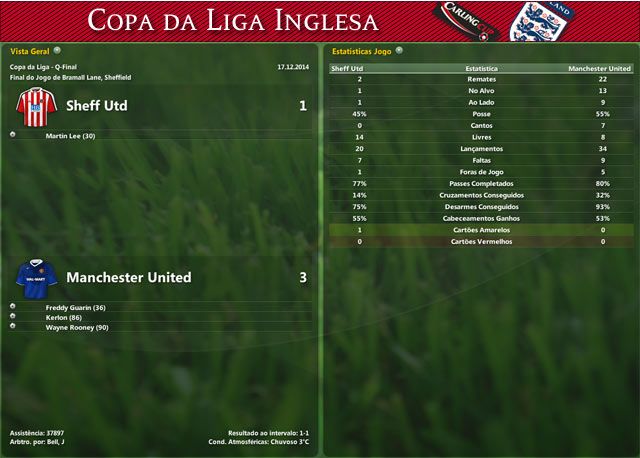640x458 pixels.
Task: Select goalscorer Freddy Guarin (36)
Action: (75, 307)
